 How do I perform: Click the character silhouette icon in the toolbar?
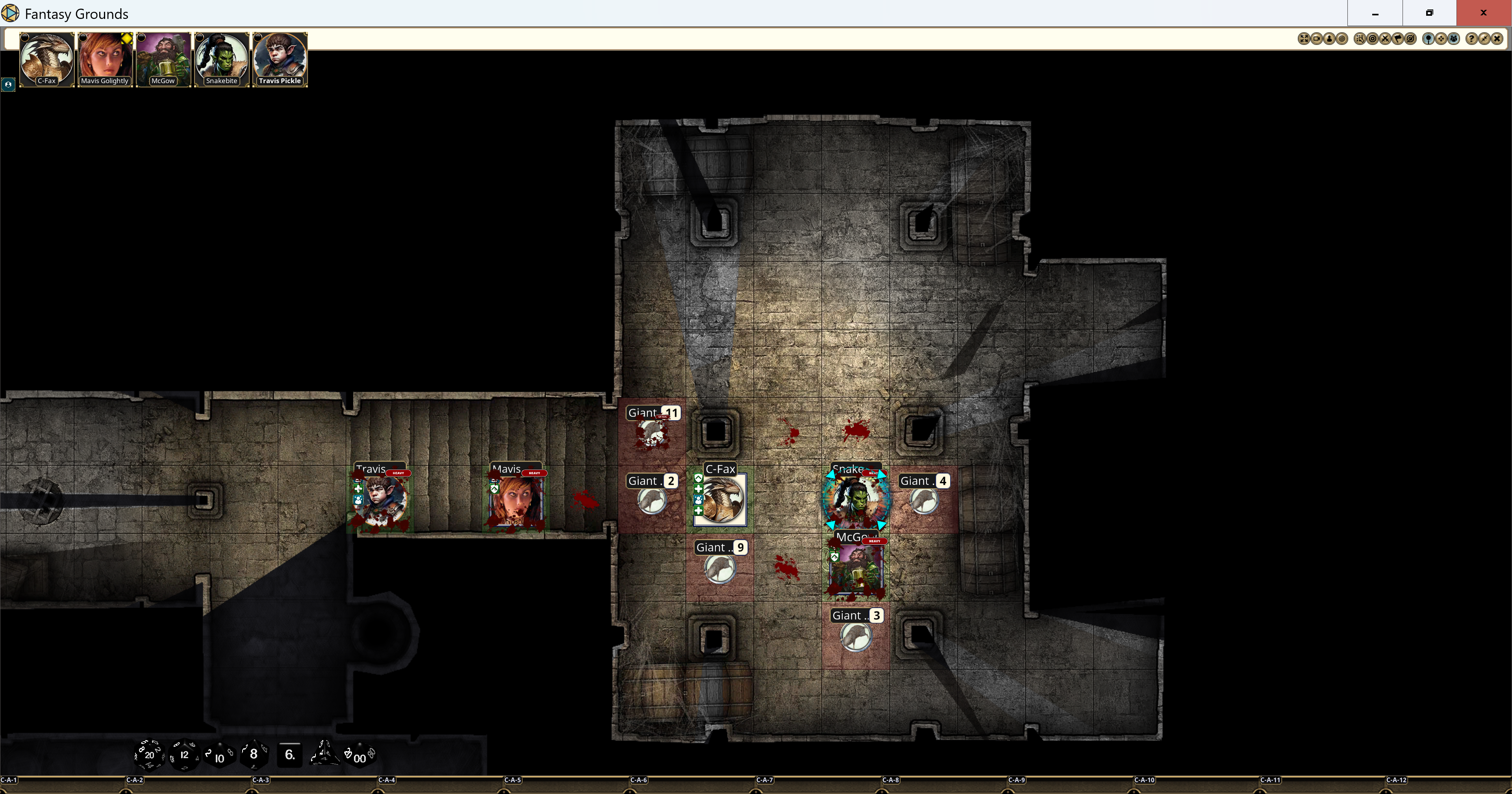coord(1329,39)
